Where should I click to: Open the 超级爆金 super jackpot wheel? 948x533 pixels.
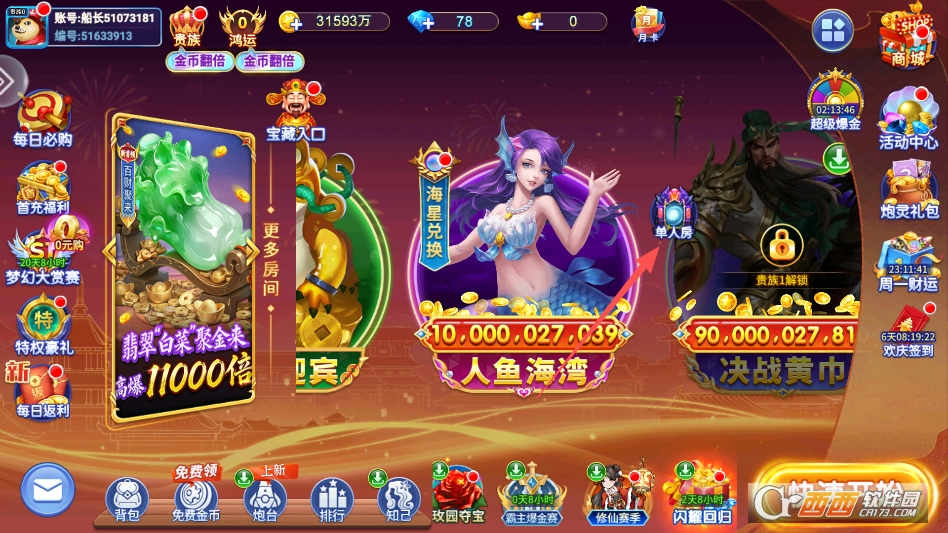[835, 100]
